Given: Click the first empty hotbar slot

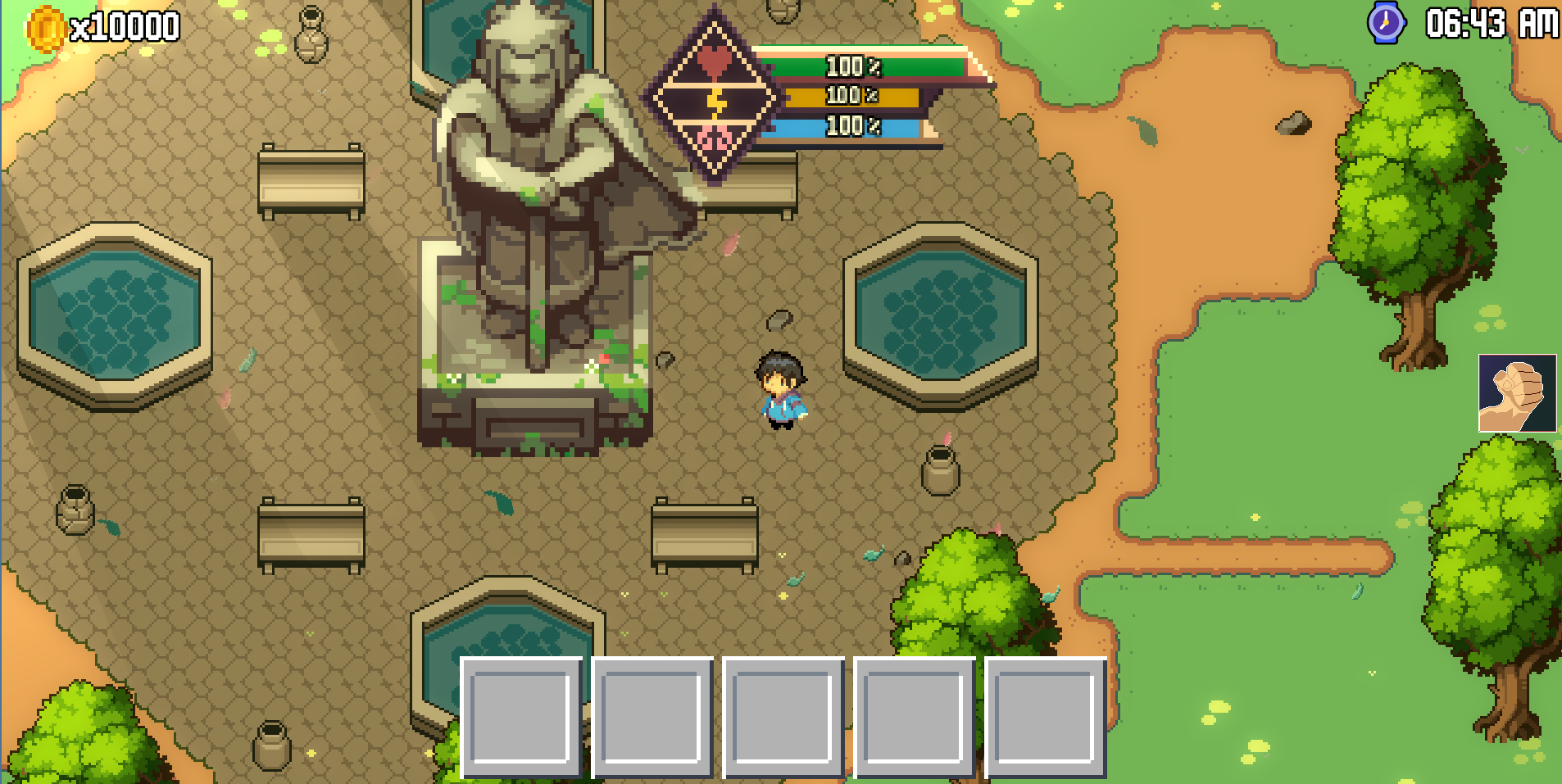Looking at the screenshot, I should (x=521, y=719).
